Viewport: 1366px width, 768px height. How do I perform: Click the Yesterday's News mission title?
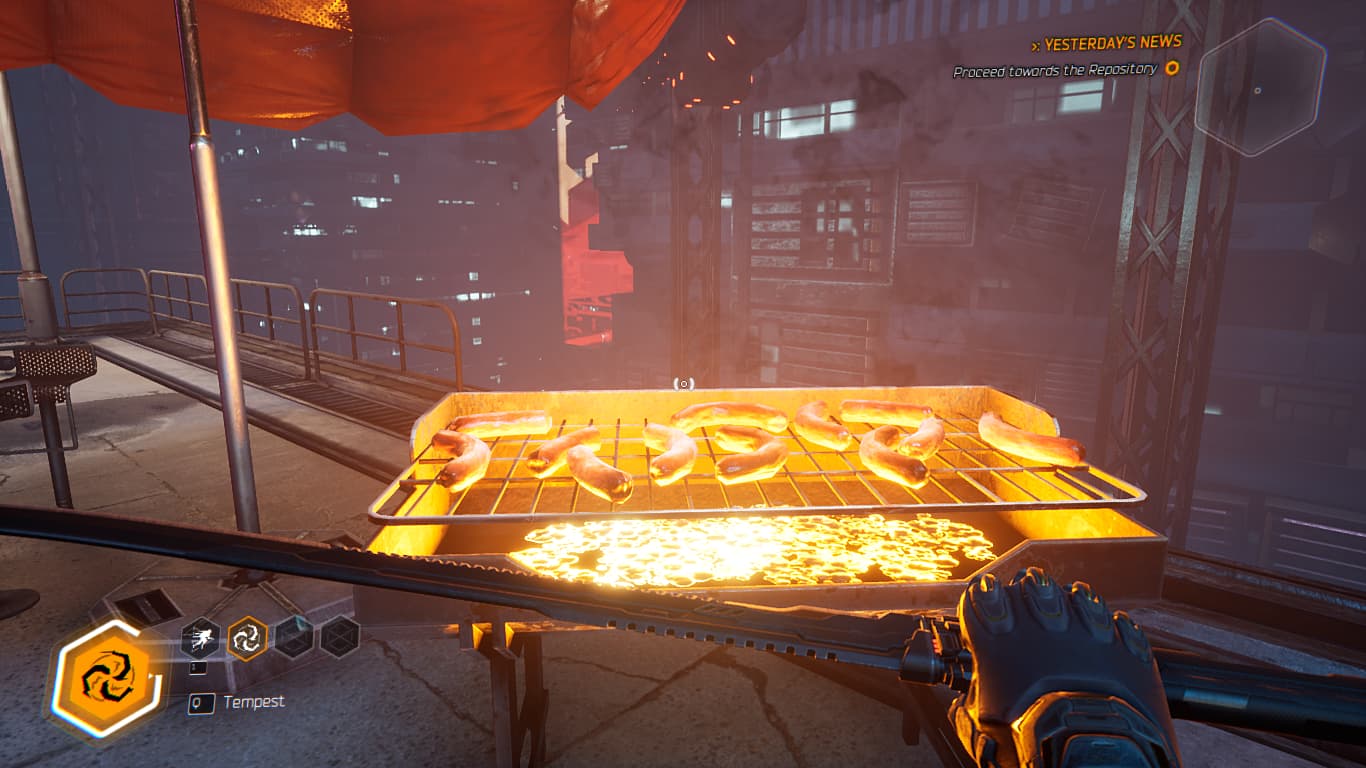(1112, 43)
